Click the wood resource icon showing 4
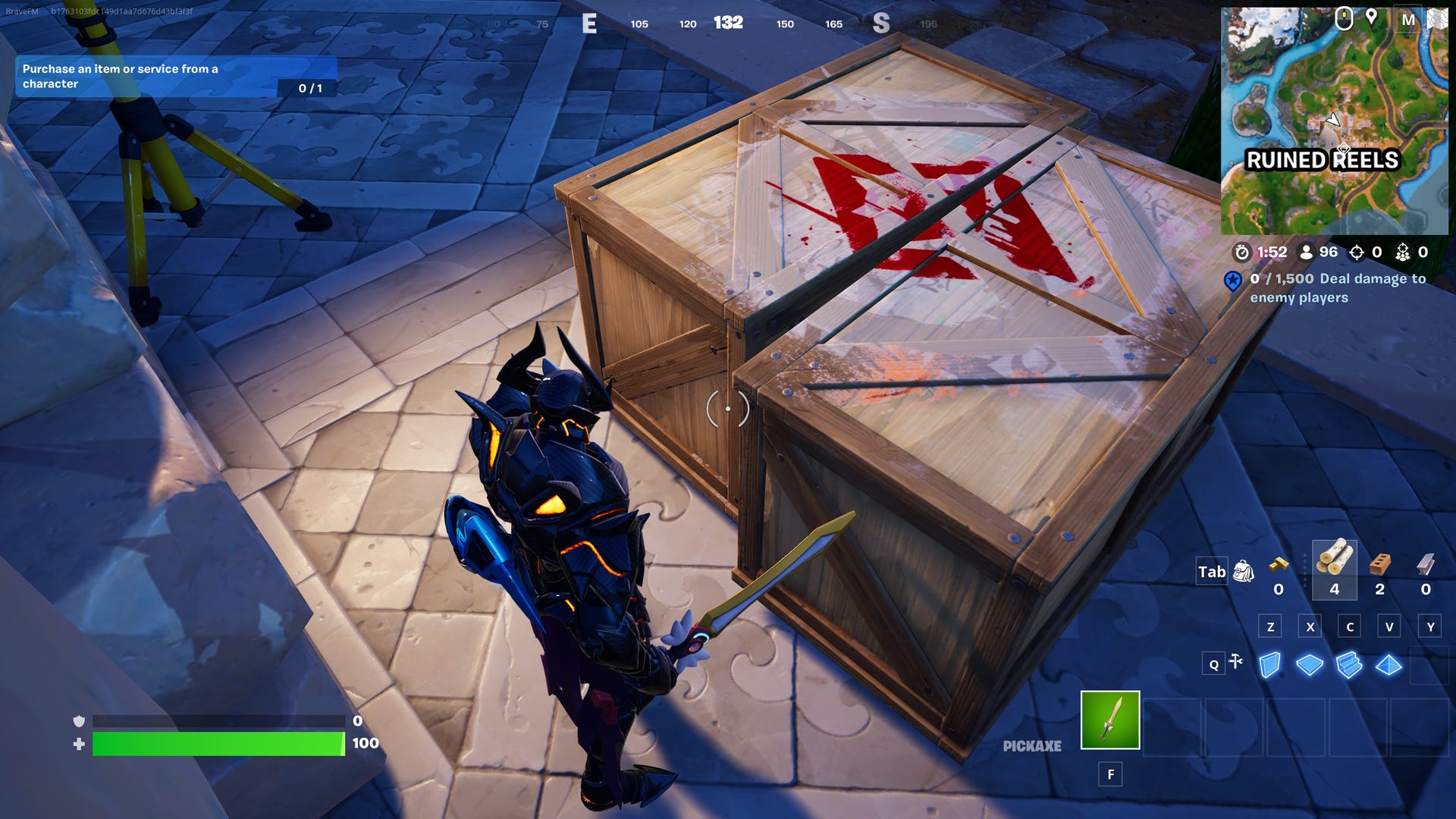Screen dimensions: 1456x819 pyautogui.click(x=1335, y=556)
